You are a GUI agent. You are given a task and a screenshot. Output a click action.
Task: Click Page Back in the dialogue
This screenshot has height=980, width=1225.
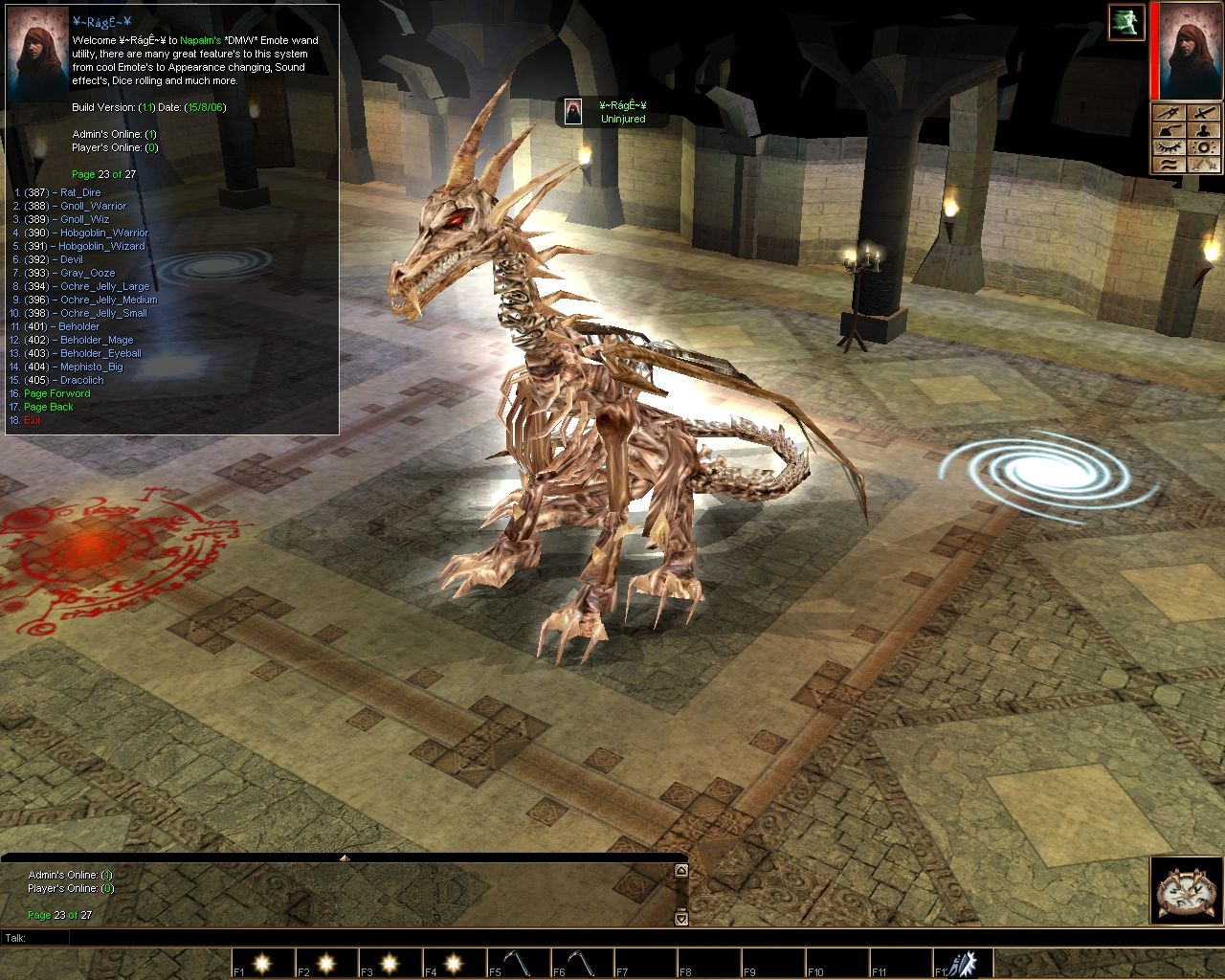(x=48, y=407)
